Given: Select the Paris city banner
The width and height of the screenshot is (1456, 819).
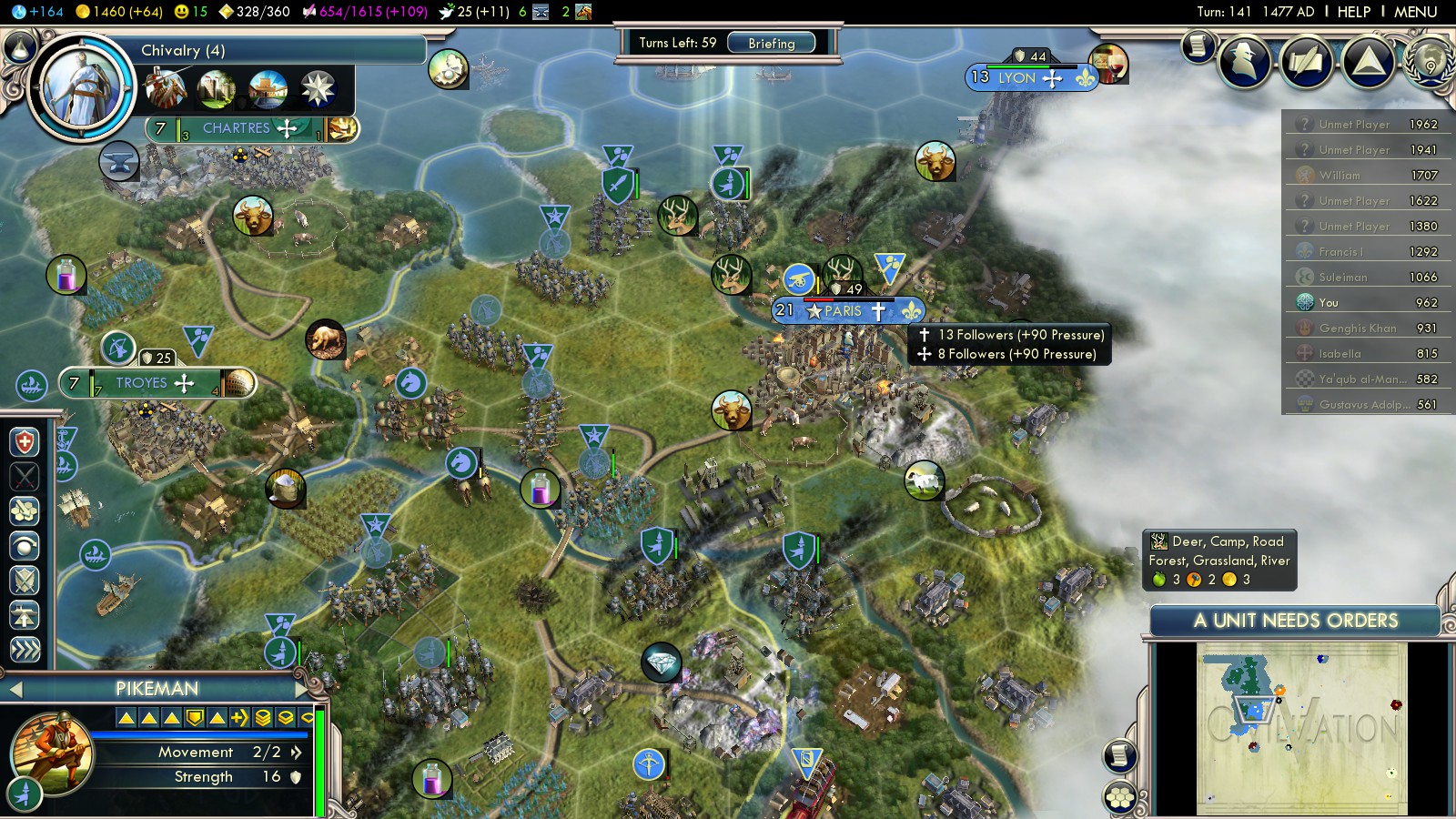Looking at the screenshot, I should point(843,311).
